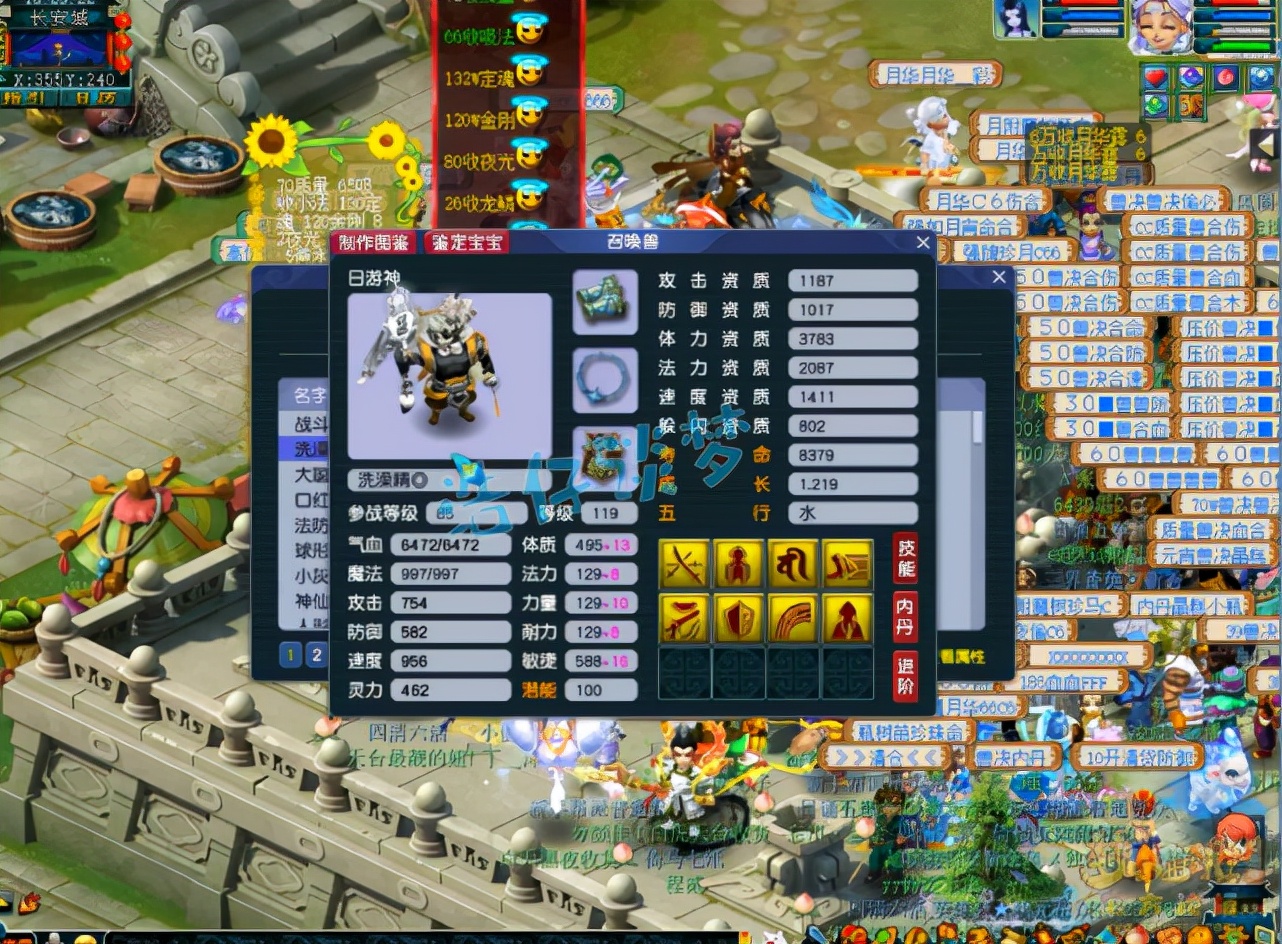The image size is (1282, 944).
Task: Show the 进阶 advancement view
Action: point(905,676)
